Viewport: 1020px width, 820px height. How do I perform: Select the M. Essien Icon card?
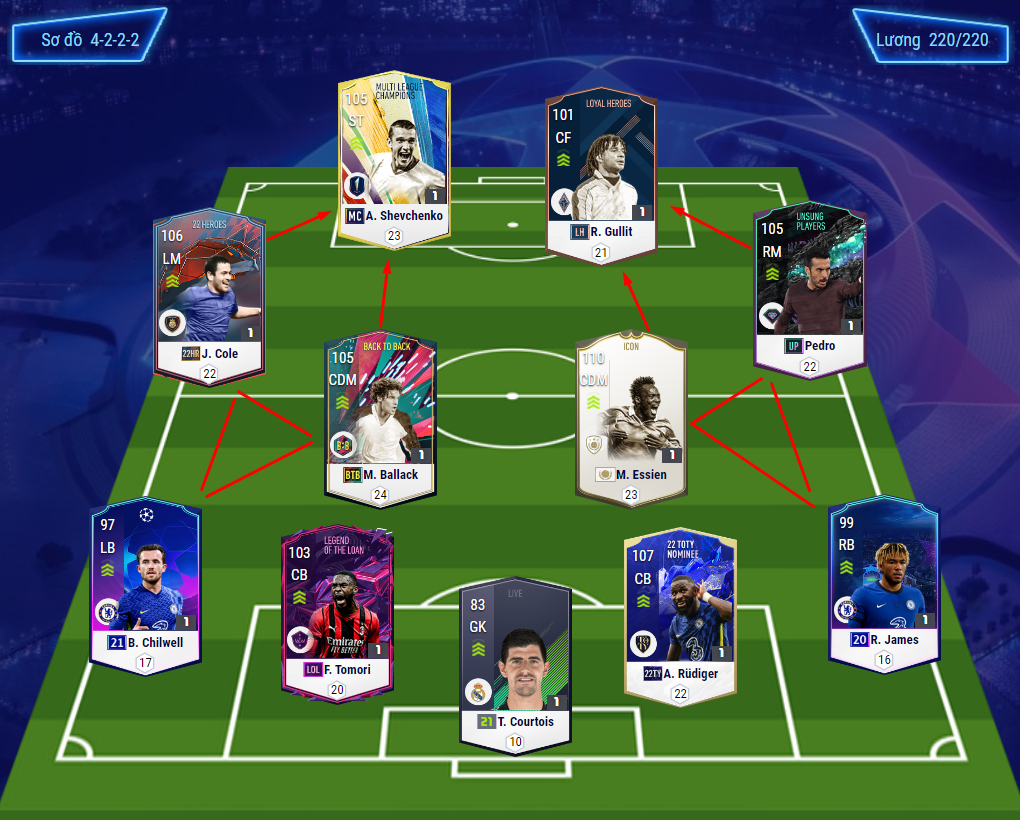629,415
